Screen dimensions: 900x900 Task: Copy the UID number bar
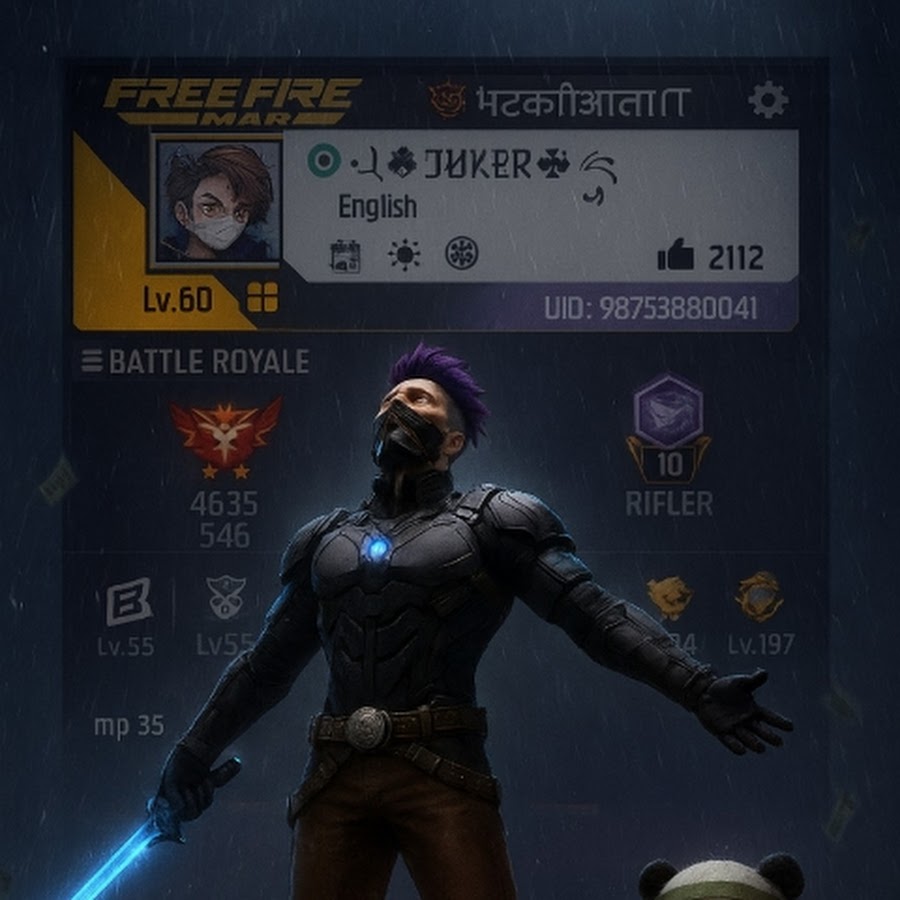click(x=650, y=308)
